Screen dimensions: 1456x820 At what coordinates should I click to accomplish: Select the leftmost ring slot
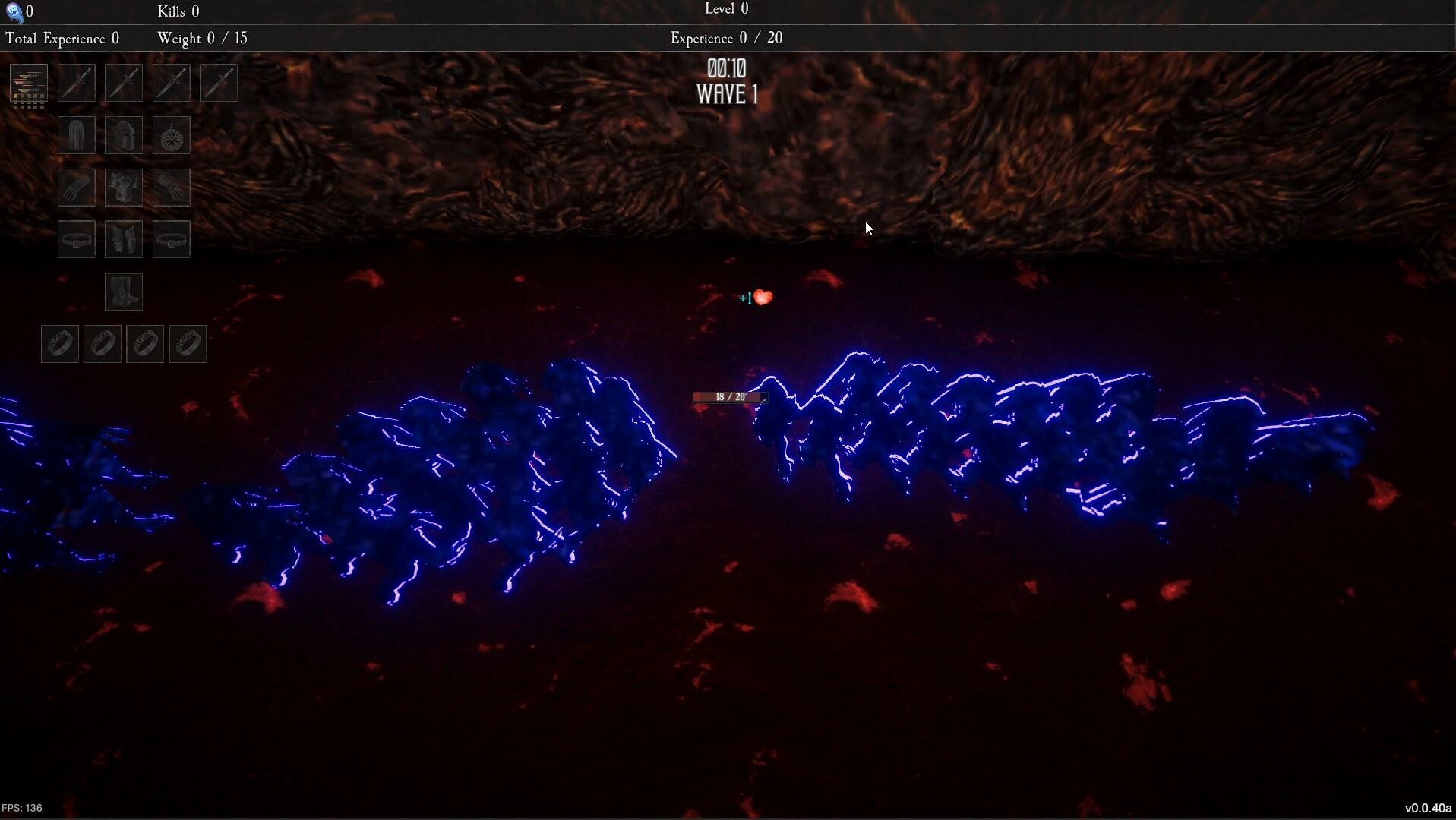[x=59, y=343]
